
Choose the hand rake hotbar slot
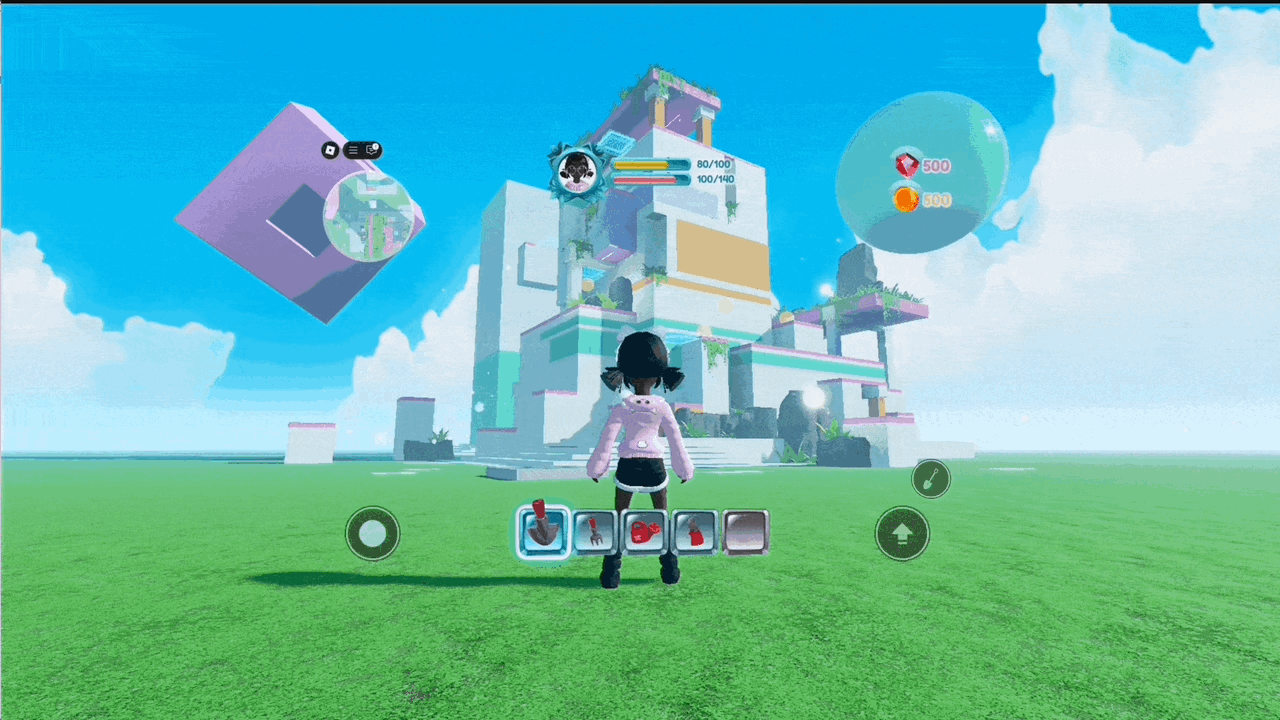(594, 532)
